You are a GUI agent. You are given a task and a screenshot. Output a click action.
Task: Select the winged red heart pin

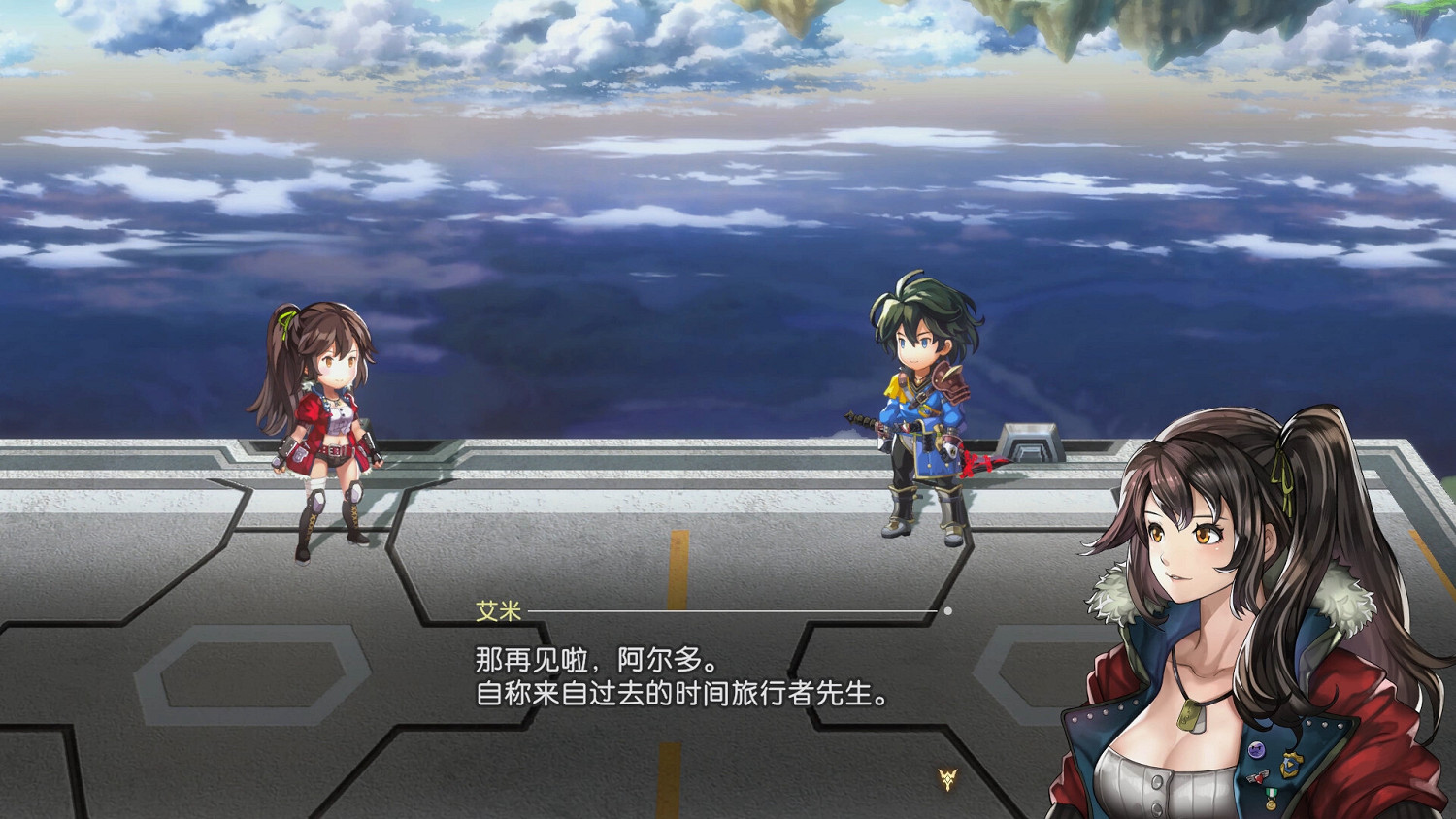[x=1258, y=776]
